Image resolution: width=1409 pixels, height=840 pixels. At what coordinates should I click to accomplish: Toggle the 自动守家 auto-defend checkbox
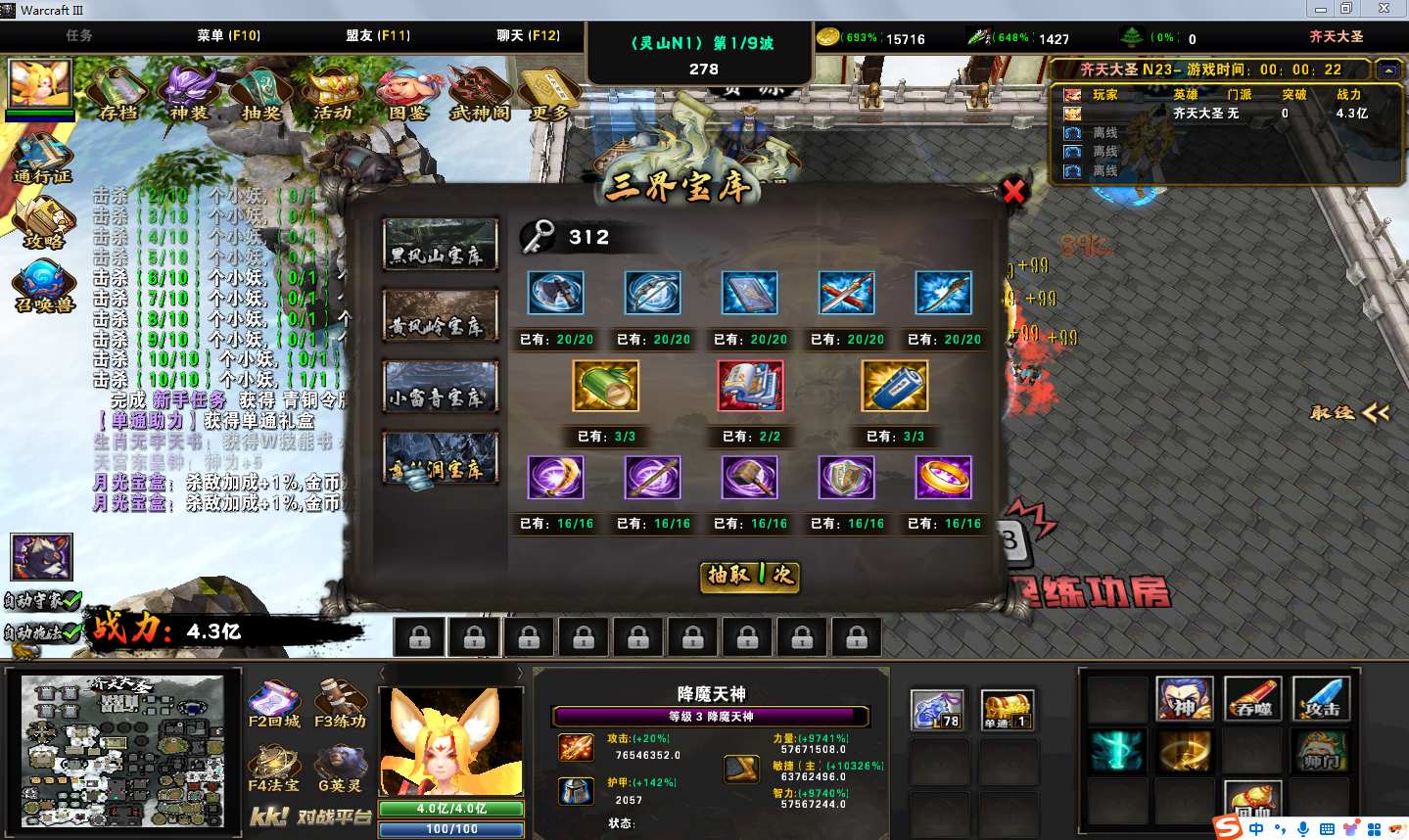tap(69, 600)
